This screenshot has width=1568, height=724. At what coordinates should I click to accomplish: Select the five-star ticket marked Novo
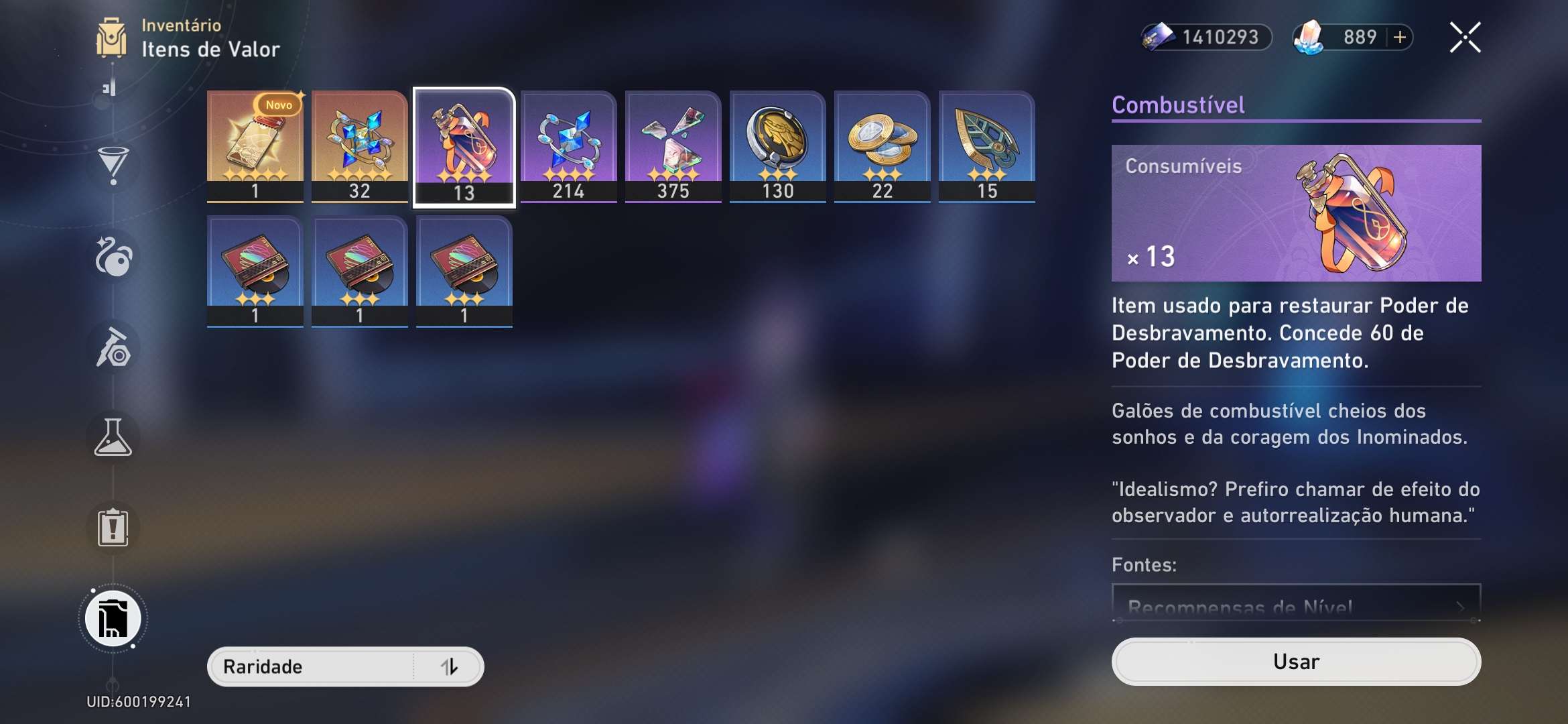(x=255, y=145)
